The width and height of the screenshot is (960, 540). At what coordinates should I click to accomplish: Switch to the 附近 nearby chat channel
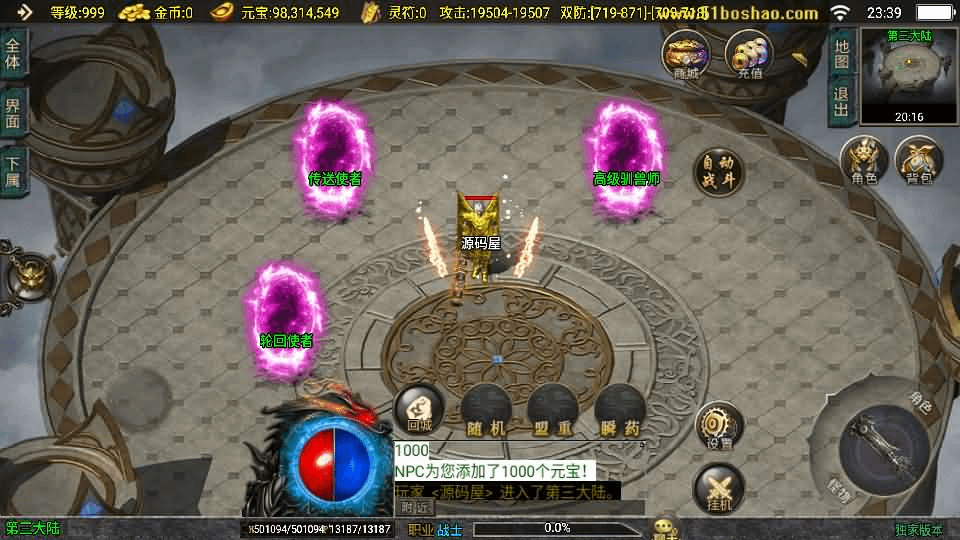pos(416,507)
